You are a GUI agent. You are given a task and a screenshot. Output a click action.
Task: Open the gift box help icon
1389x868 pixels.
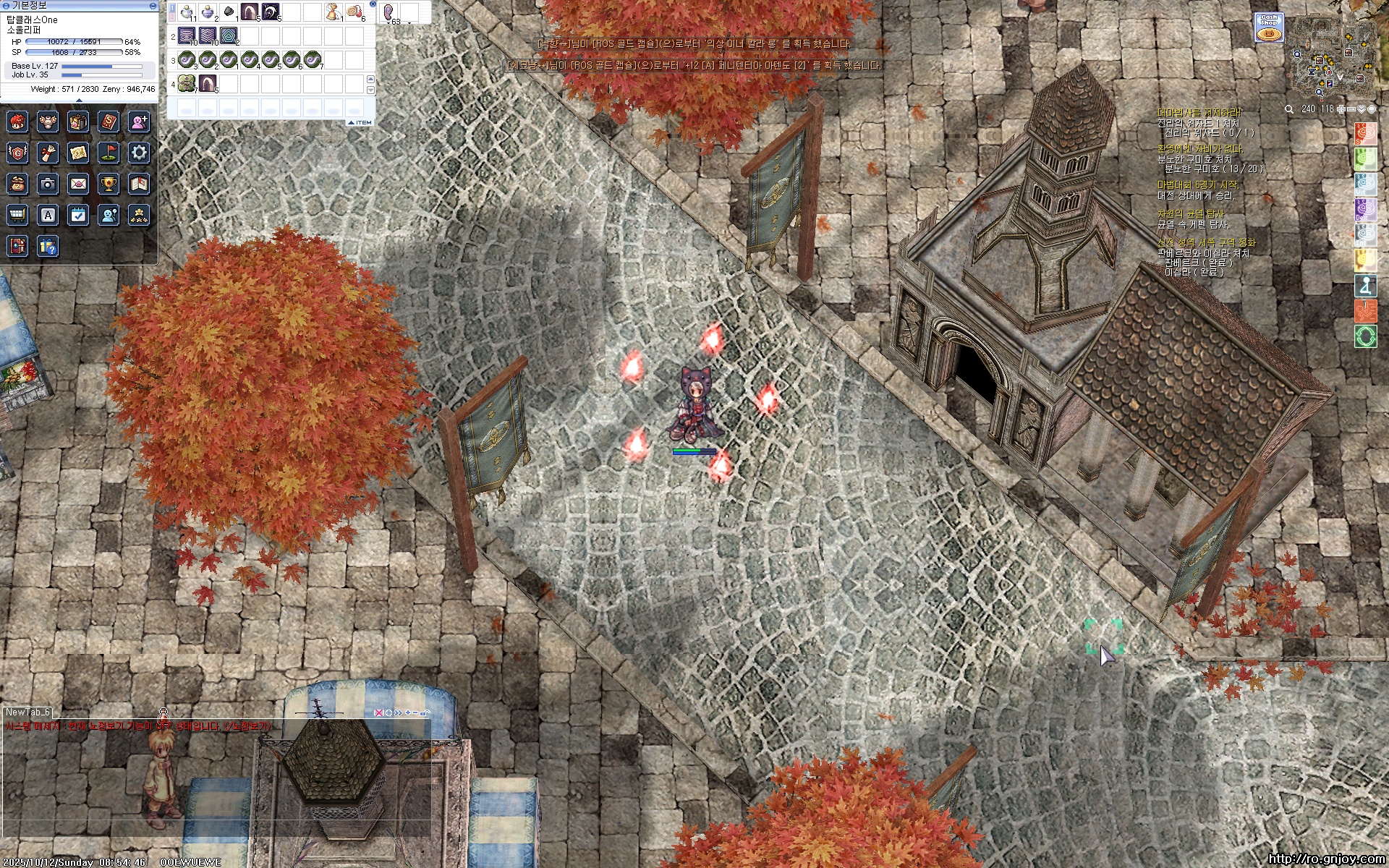coord(48,247)
